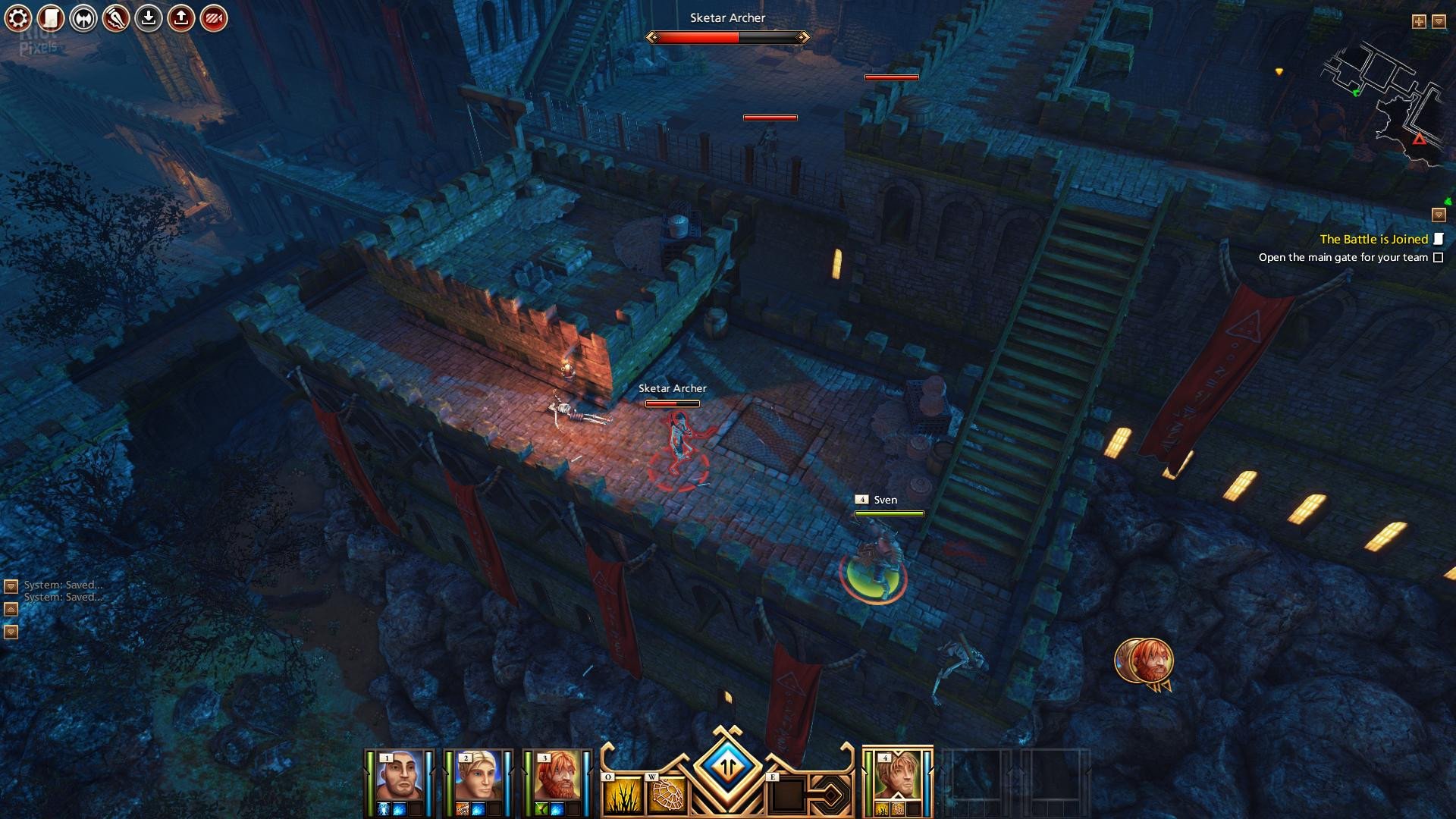
Task: Click the download-arrow save button
Action: [149, 18]
